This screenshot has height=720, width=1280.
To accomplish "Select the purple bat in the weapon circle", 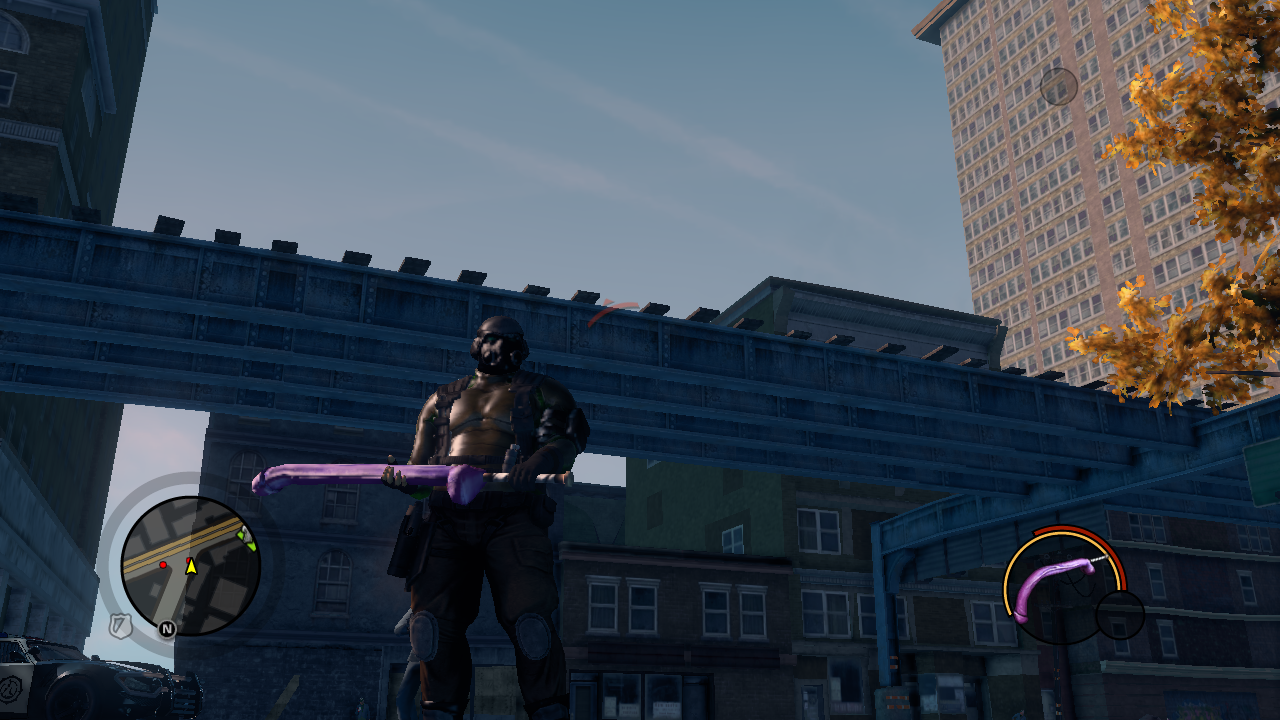I will click(x=1053, y=583).
